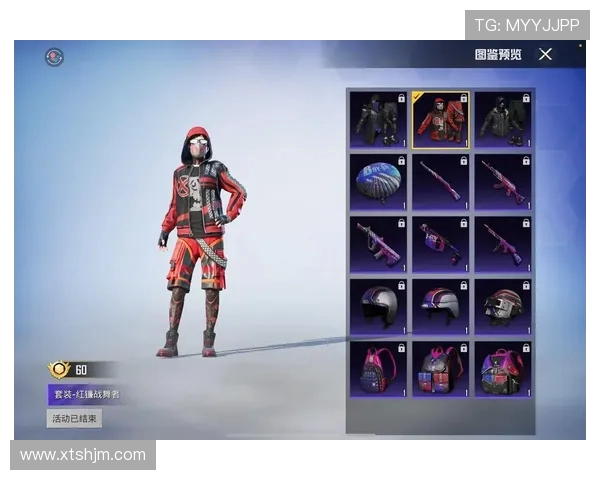Select the blue parachute skin
Viewport: 600px width, 480px height.
click(378, 181)
